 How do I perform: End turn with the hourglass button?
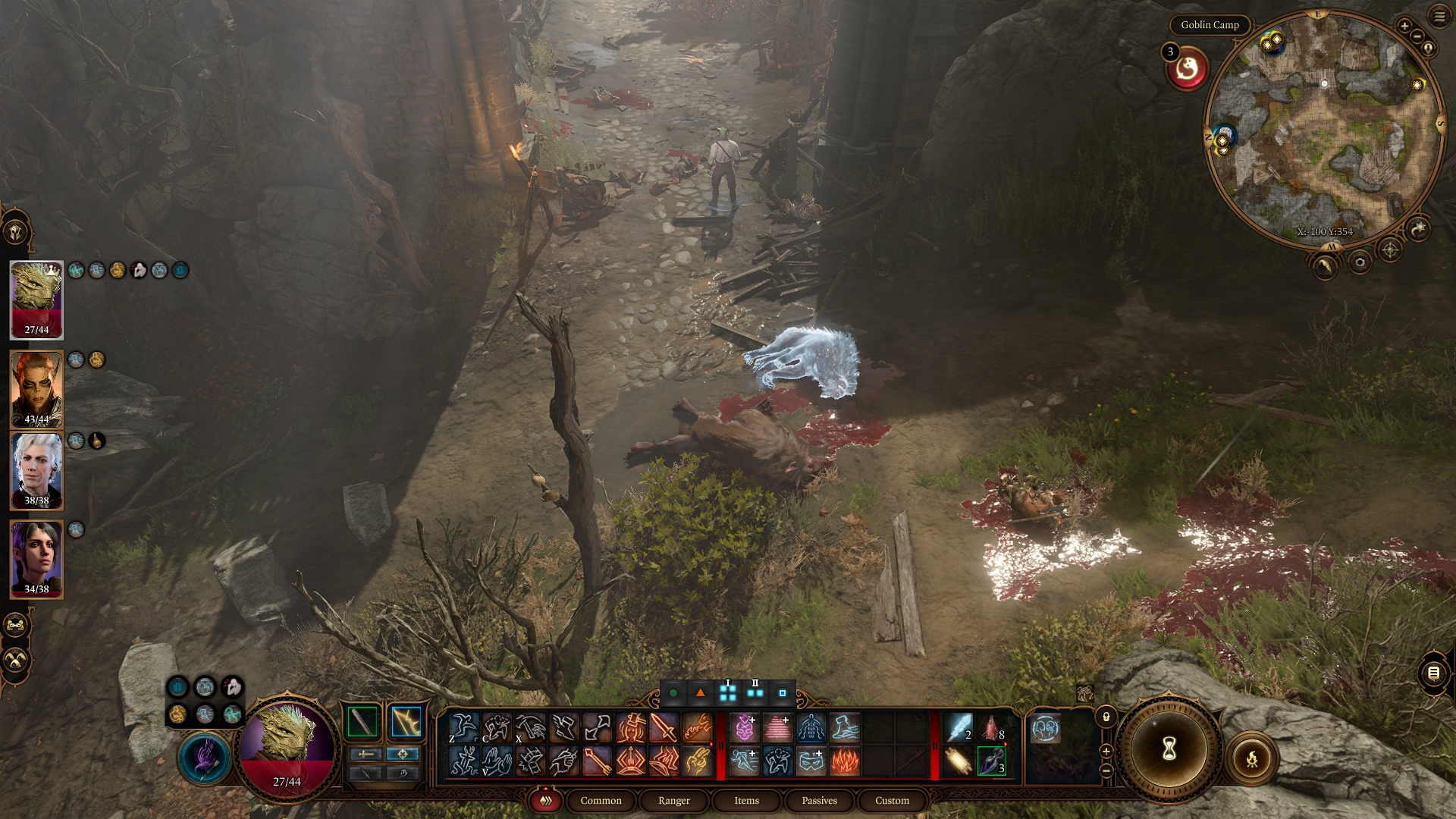tap(1169, 748)
